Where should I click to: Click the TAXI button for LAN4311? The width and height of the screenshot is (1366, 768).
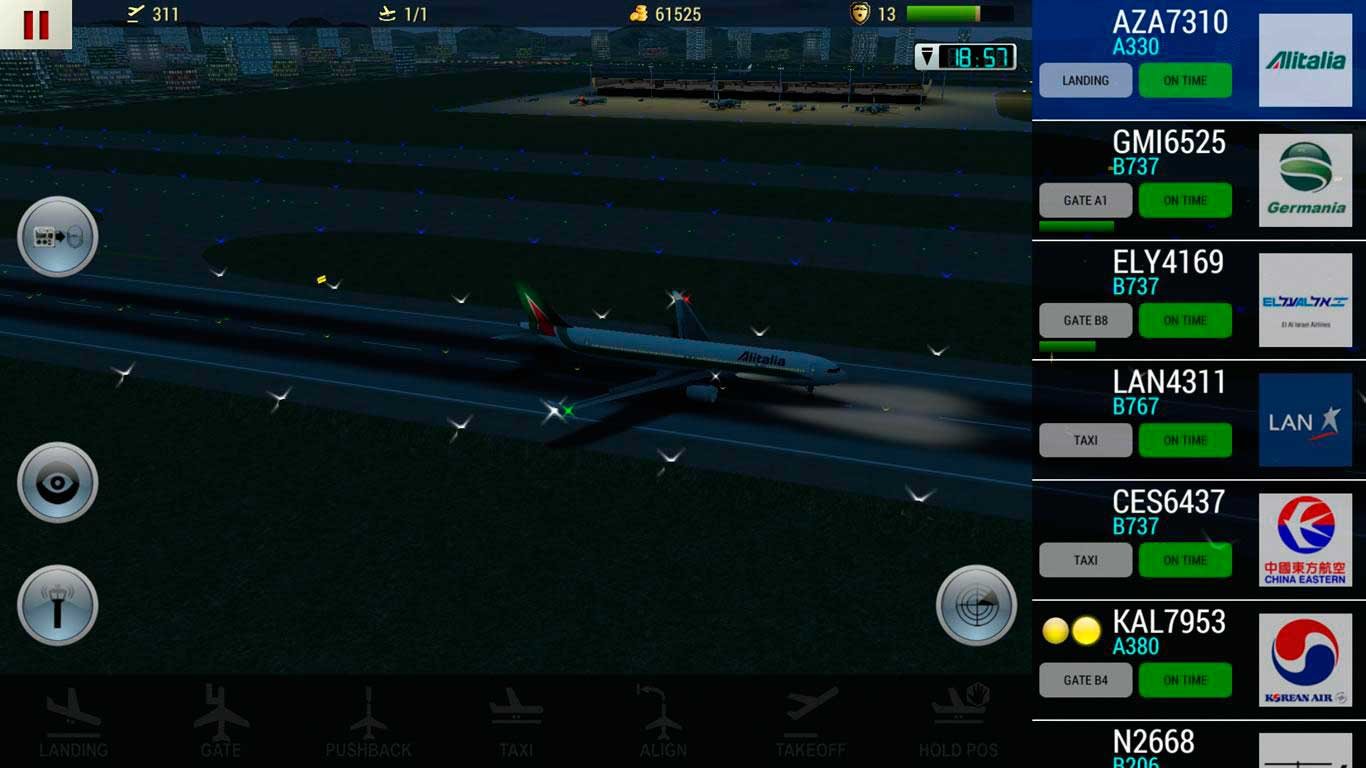pos(1085,441)
